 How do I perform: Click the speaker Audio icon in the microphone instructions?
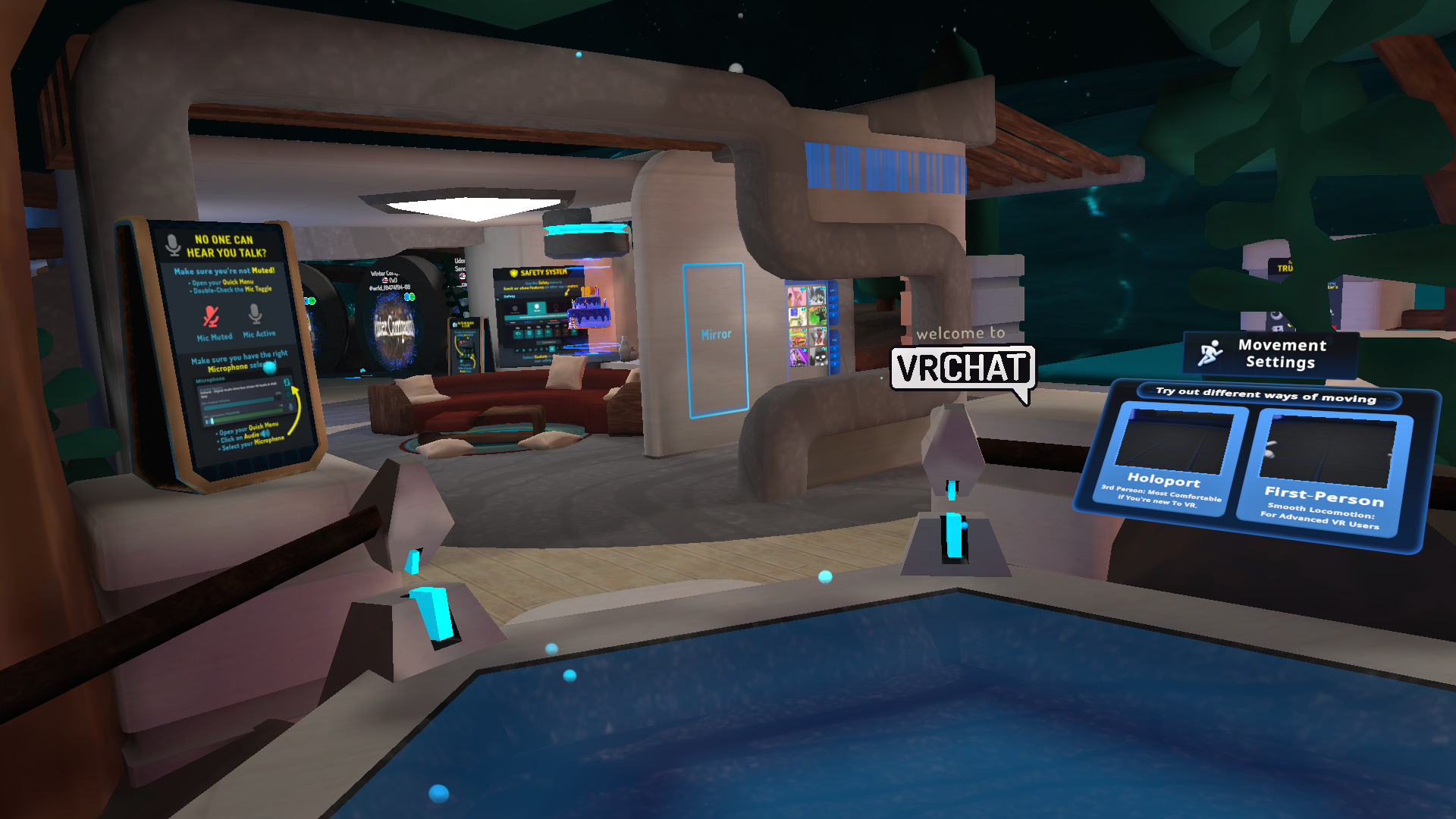point(264,435)
